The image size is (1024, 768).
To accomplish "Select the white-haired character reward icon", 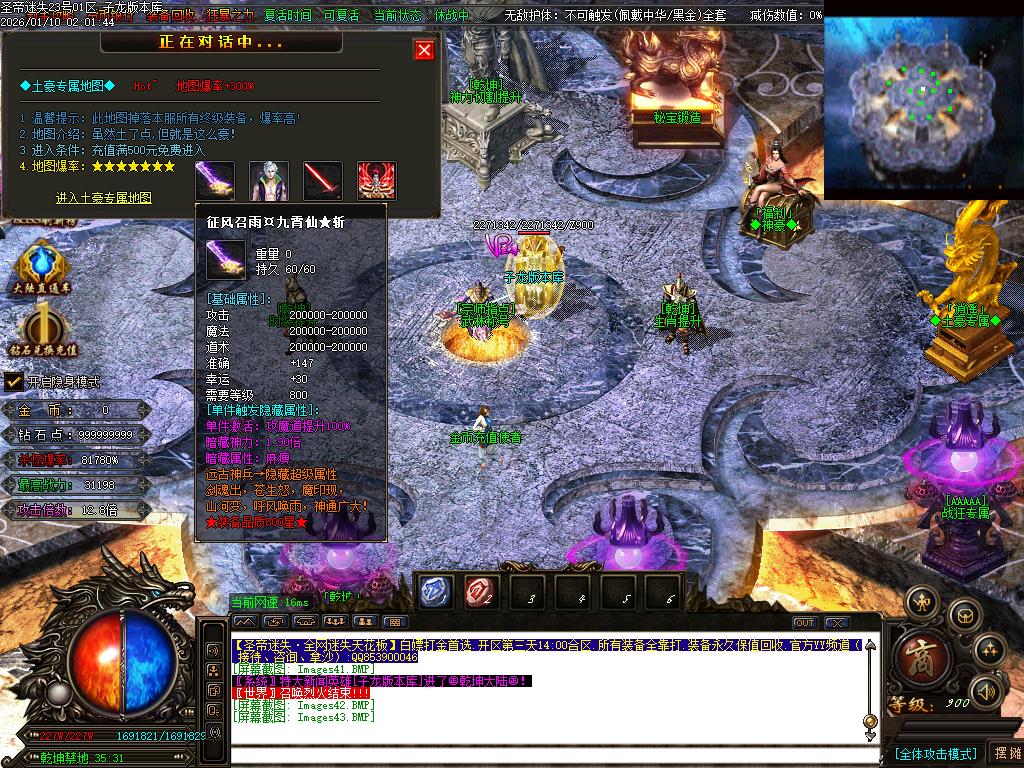I will pos(269,181).
